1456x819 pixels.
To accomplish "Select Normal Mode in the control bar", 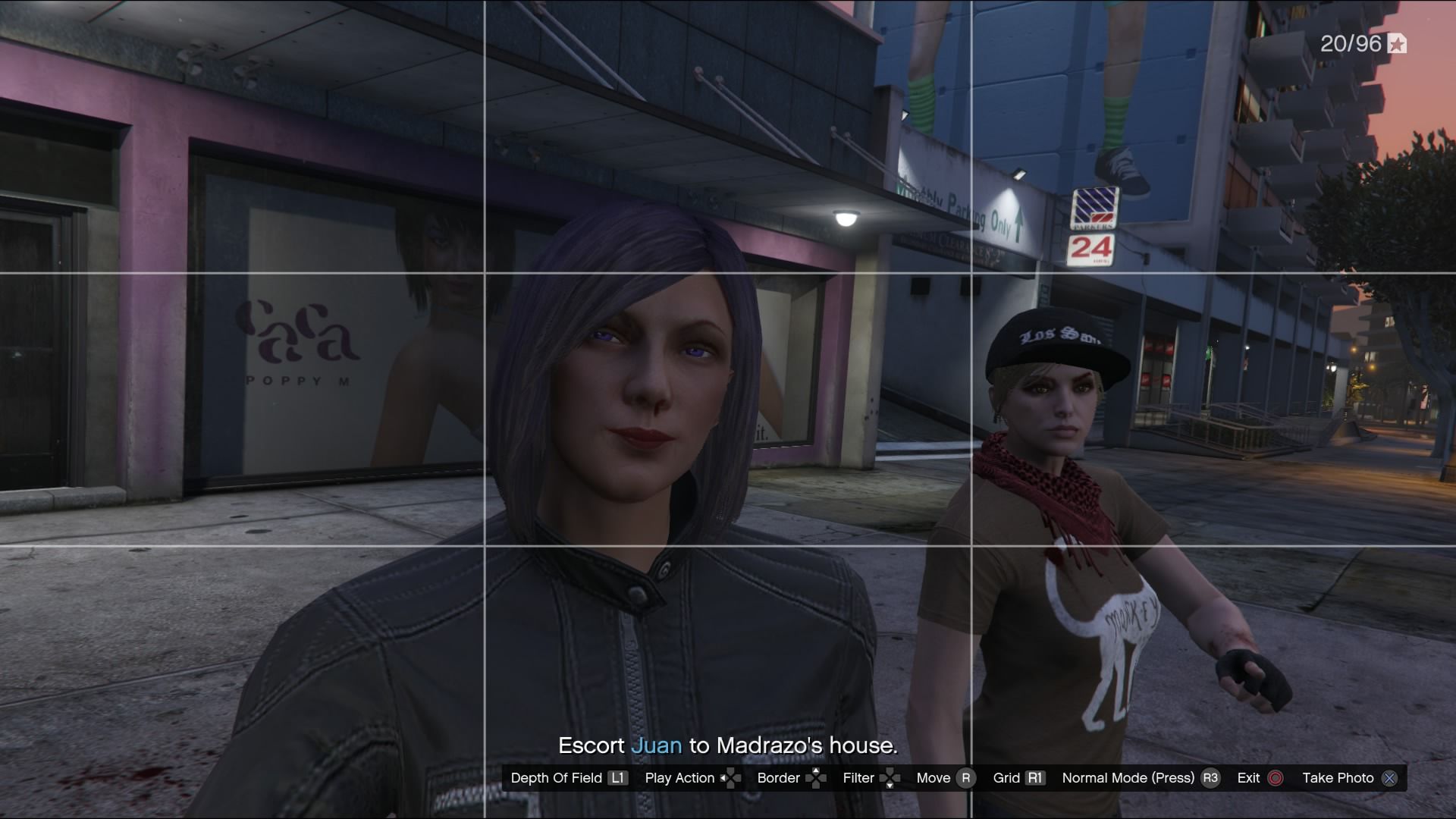I will 1130,778.
